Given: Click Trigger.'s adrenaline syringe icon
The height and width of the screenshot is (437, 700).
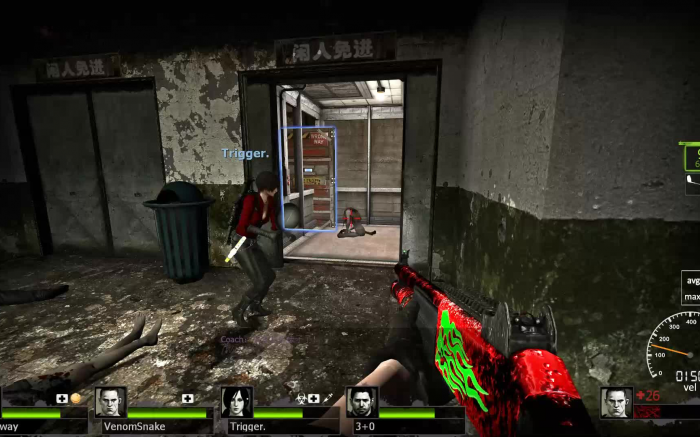Looking at the screenshot, I should [327, 398].
